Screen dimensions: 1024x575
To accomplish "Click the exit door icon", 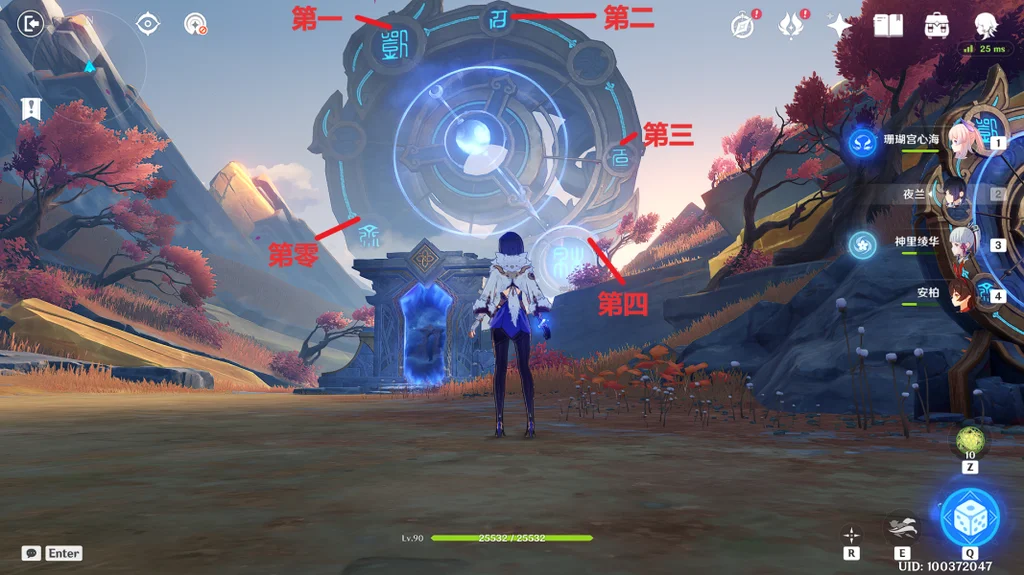I will coord(32,22).
